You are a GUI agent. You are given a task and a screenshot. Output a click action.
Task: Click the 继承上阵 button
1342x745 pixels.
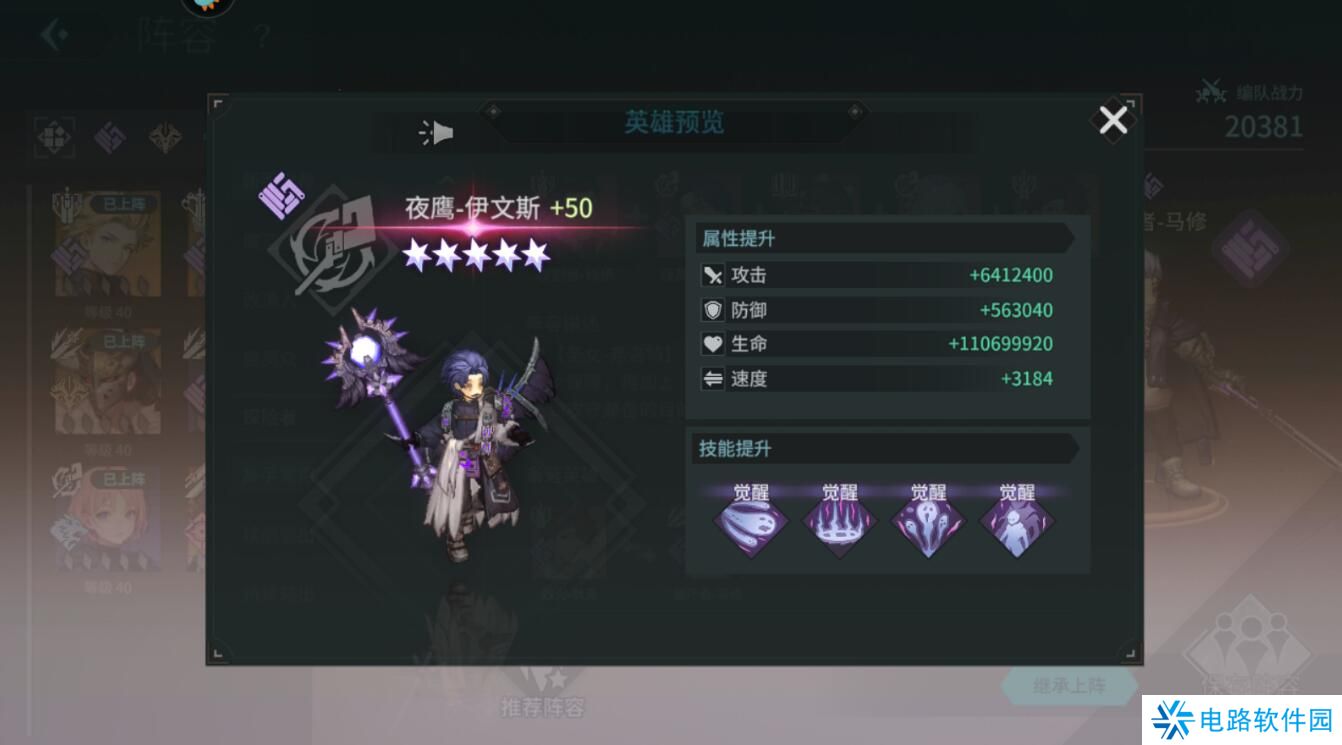click(x=1069, y=686)
